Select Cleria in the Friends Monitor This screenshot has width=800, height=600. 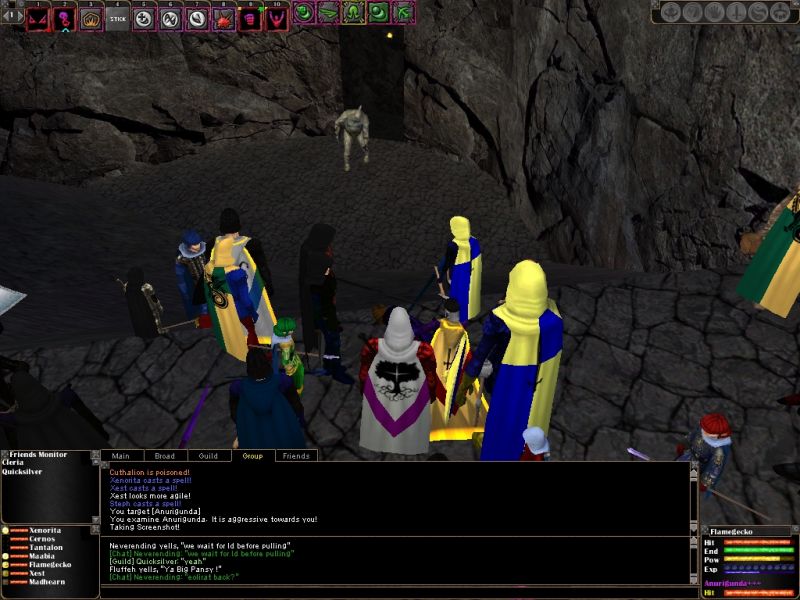point(14,464)
